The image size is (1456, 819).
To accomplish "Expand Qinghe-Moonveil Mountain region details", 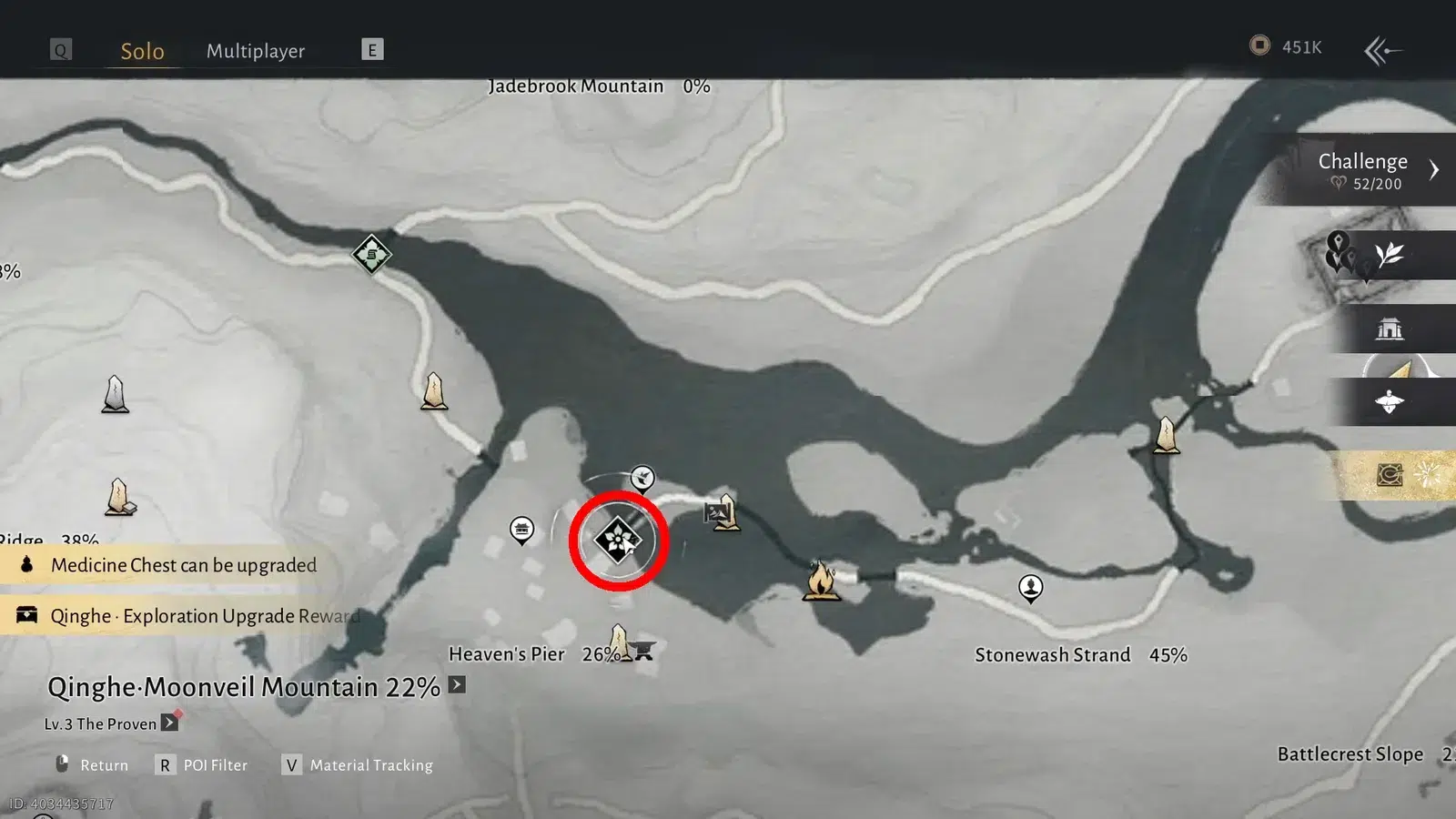I will point(457,684).
